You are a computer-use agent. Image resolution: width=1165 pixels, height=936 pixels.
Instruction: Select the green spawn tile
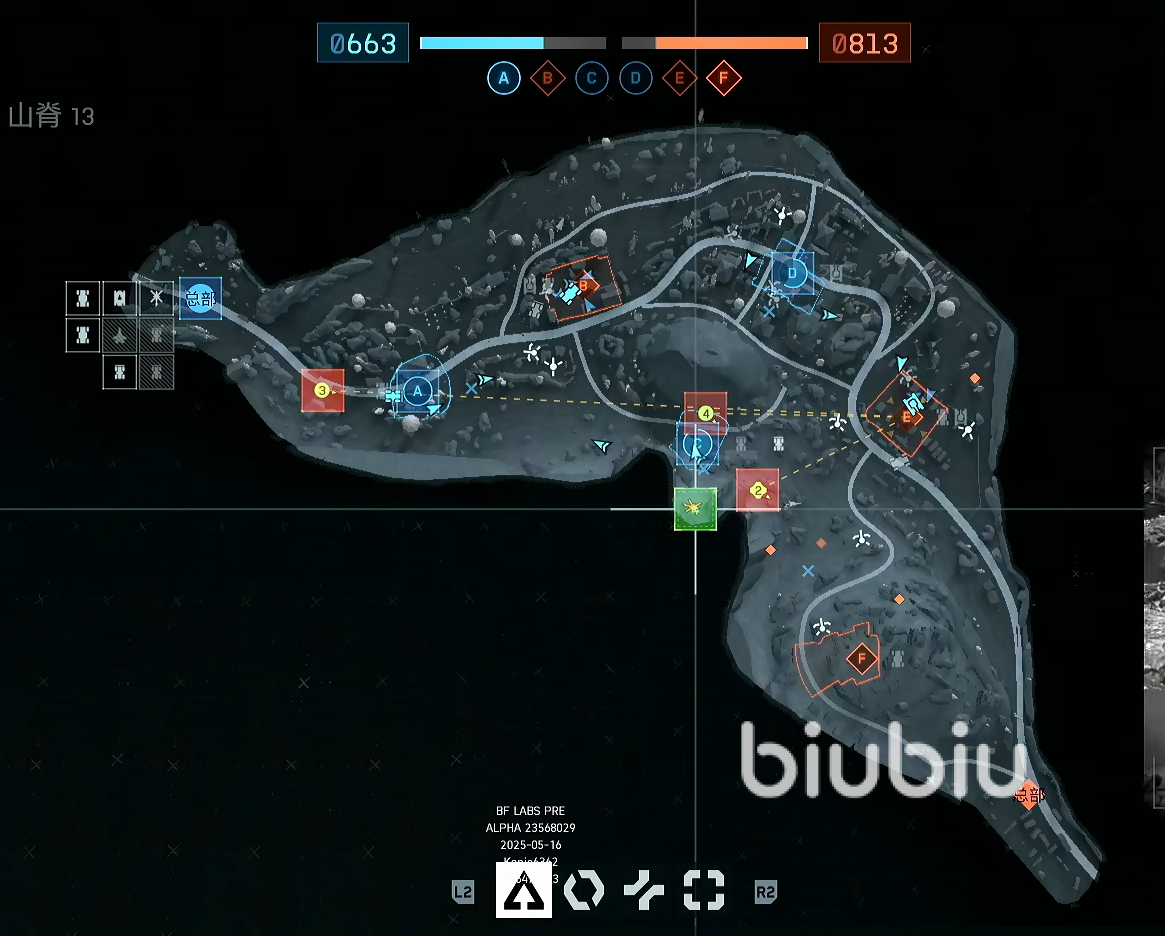(x=695, y=509)
